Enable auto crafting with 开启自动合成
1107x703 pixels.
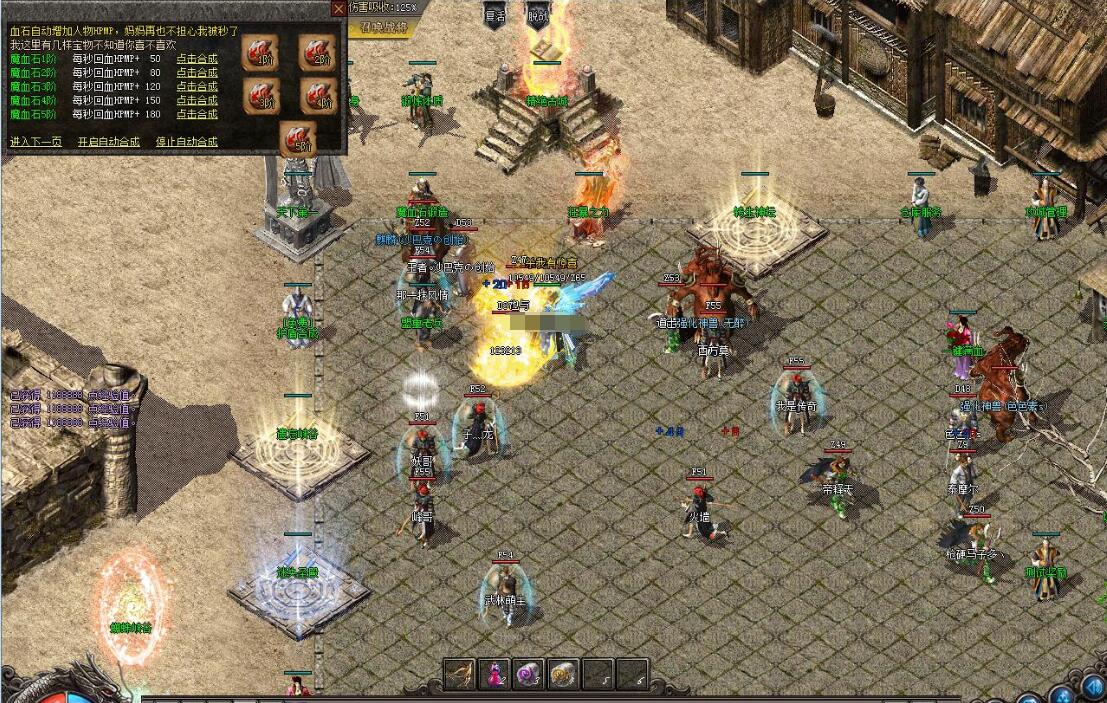[x=108, y=142]
